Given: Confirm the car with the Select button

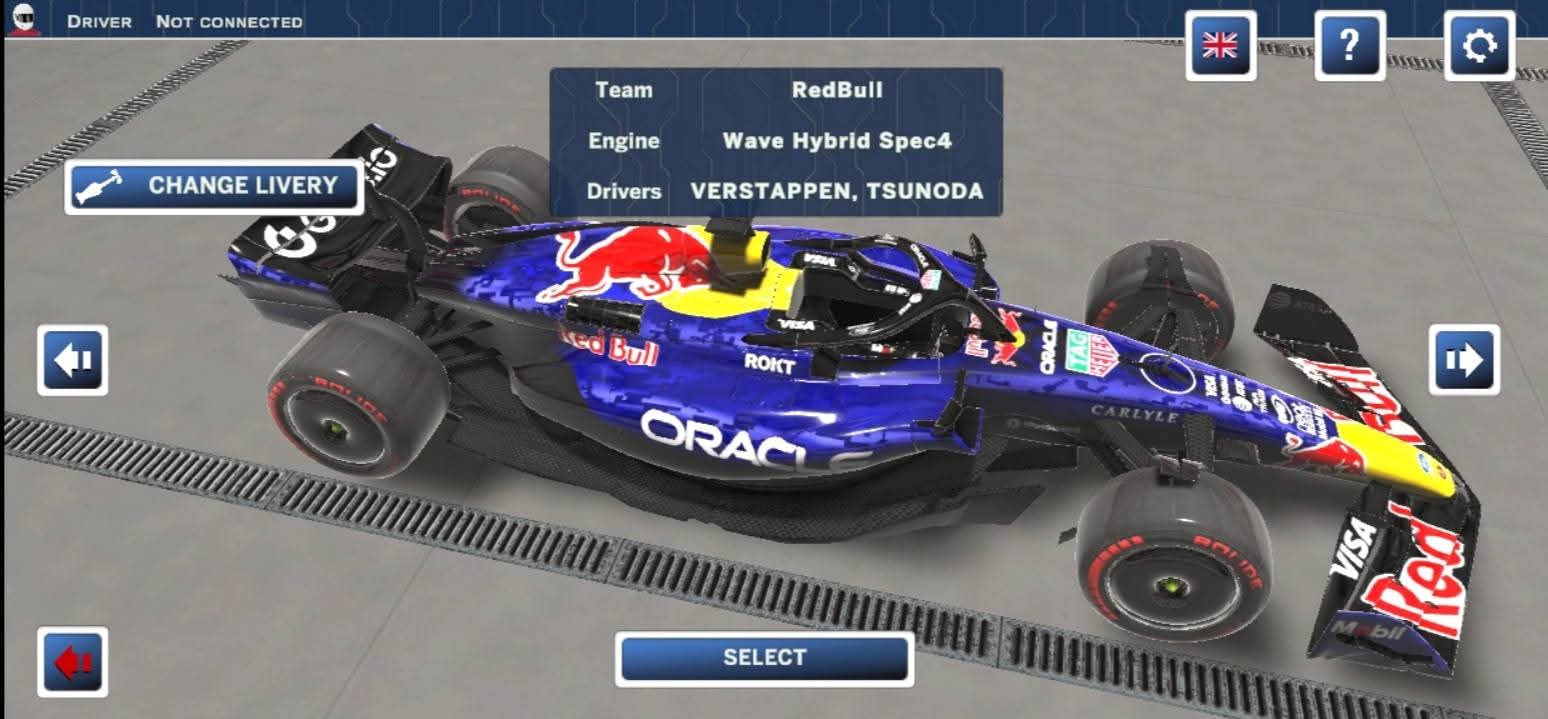Looking at the screenshot, I should pyautogui.click(x=764, y=658).
